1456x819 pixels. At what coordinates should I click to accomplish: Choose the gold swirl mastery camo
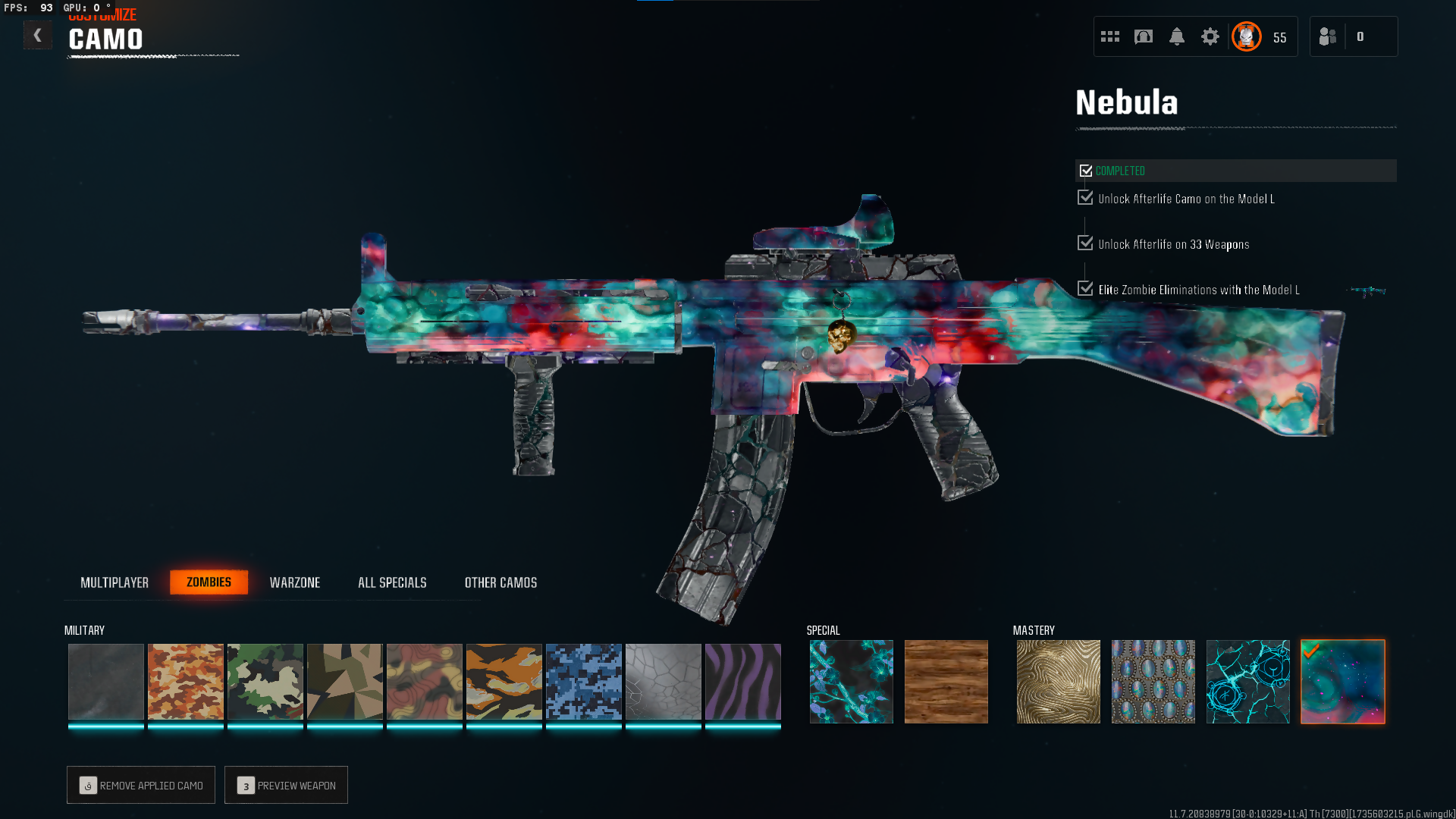[1059, 682]
